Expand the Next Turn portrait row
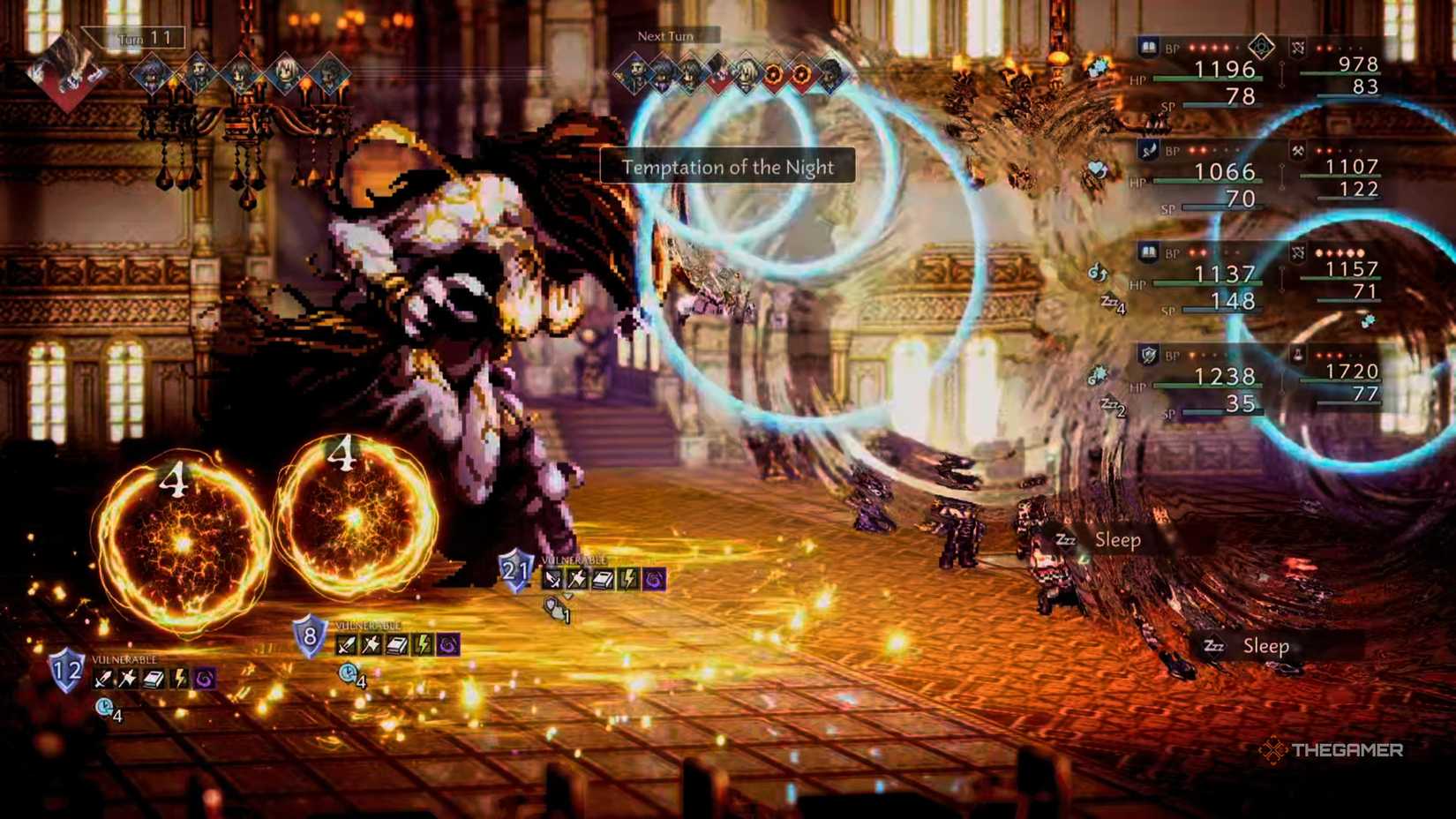The width and height of the screenshot is (1456, 819). click(664, 37)
